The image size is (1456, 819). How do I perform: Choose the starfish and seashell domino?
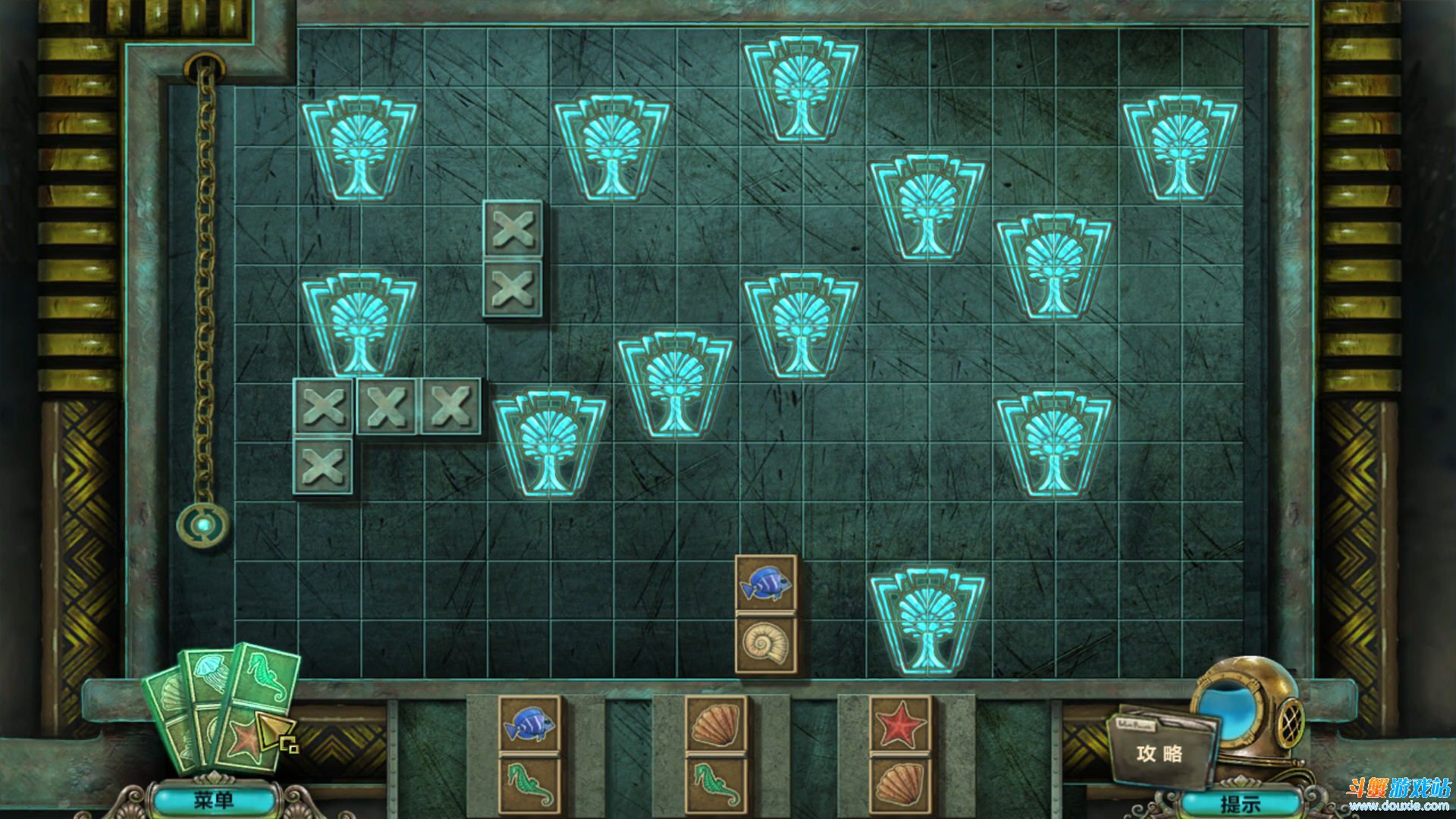(x=900, y=755)
